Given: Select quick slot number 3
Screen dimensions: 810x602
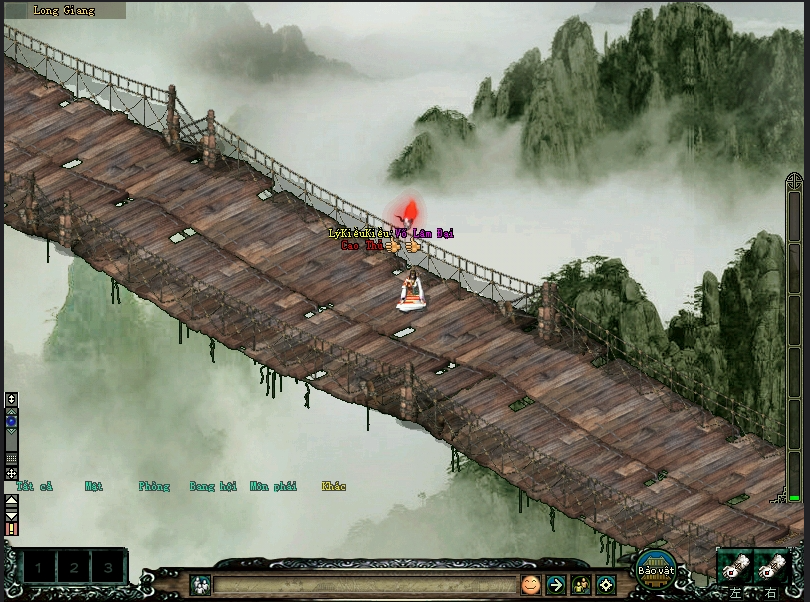Looking at the screenshot, I should click(x=108, y=568).
